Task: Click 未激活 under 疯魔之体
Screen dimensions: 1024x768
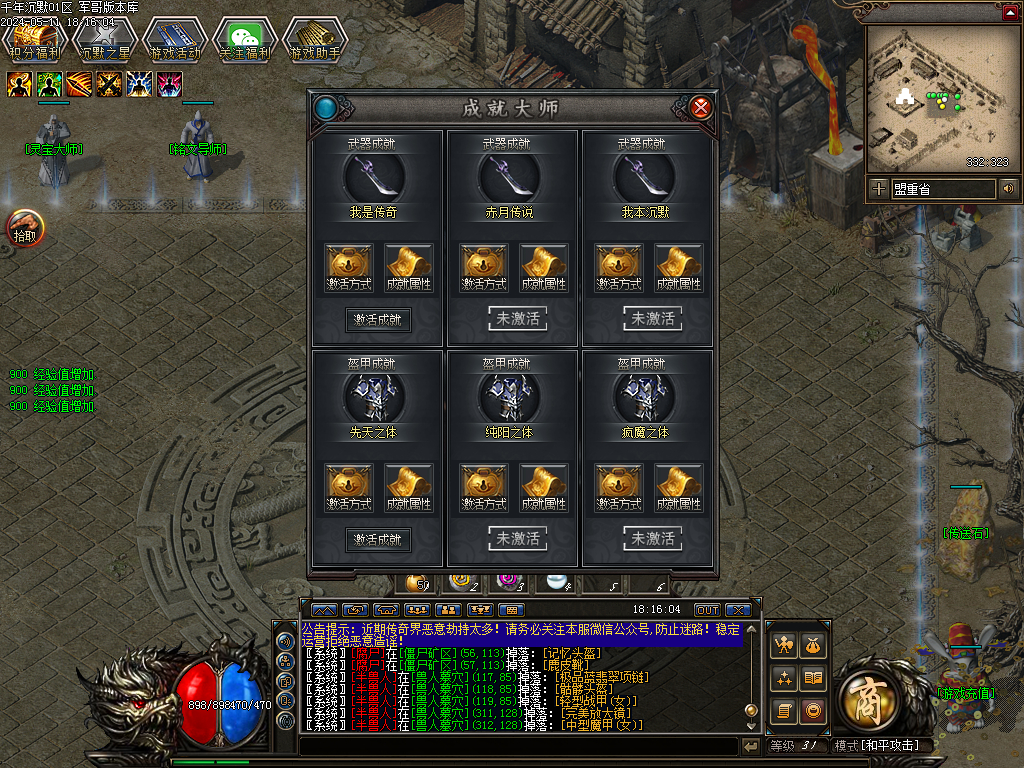Action: pos(653,539)
